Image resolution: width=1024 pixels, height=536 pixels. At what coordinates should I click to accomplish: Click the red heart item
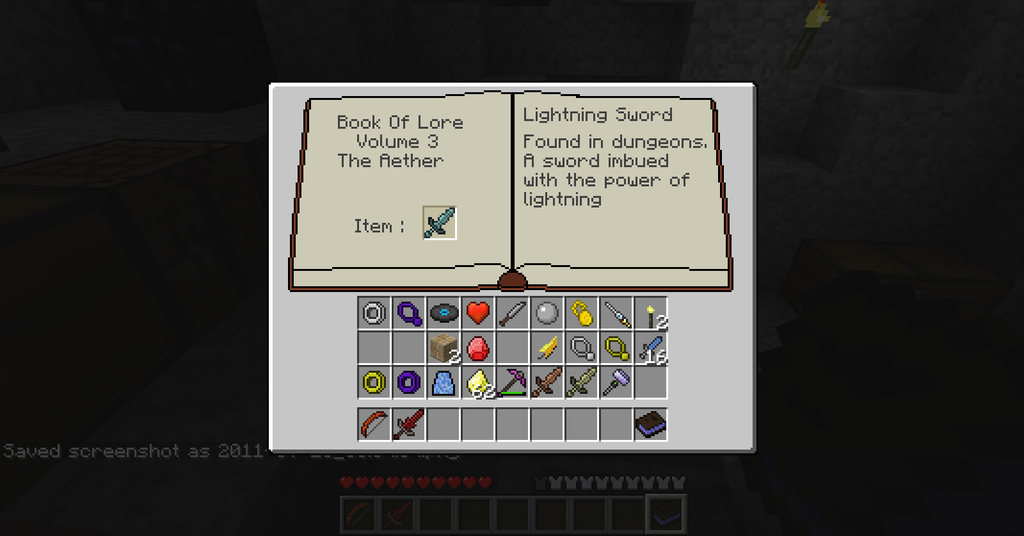[x=477, y=313]
